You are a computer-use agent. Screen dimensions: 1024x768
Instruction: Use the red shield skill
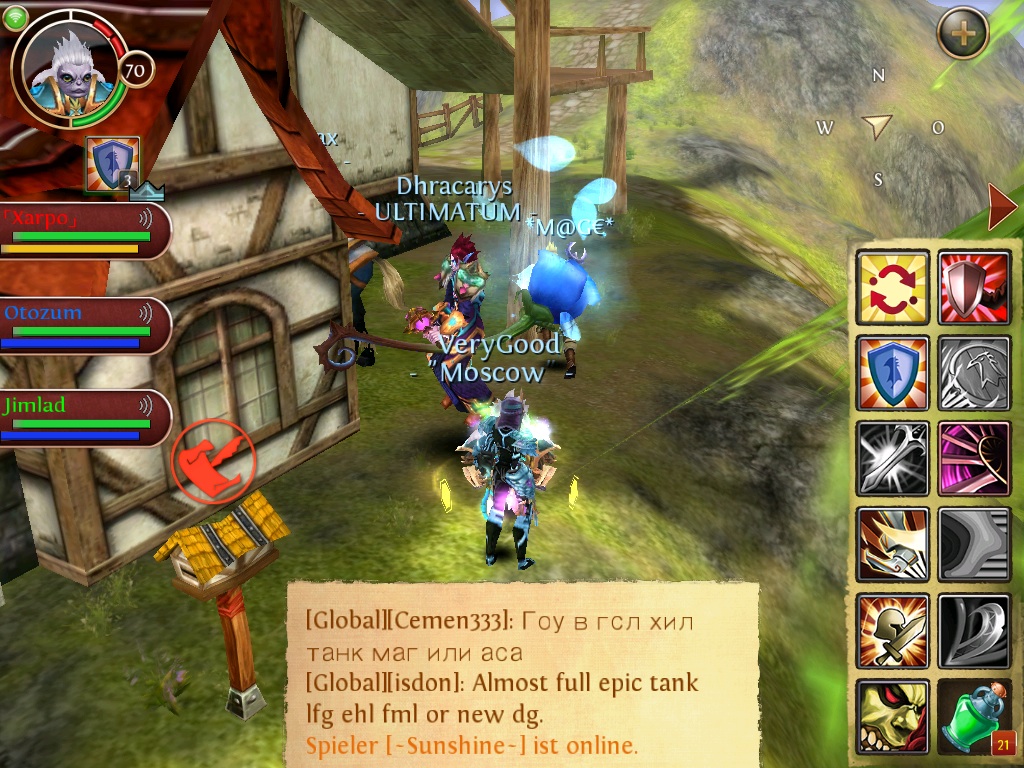(975, 287)
